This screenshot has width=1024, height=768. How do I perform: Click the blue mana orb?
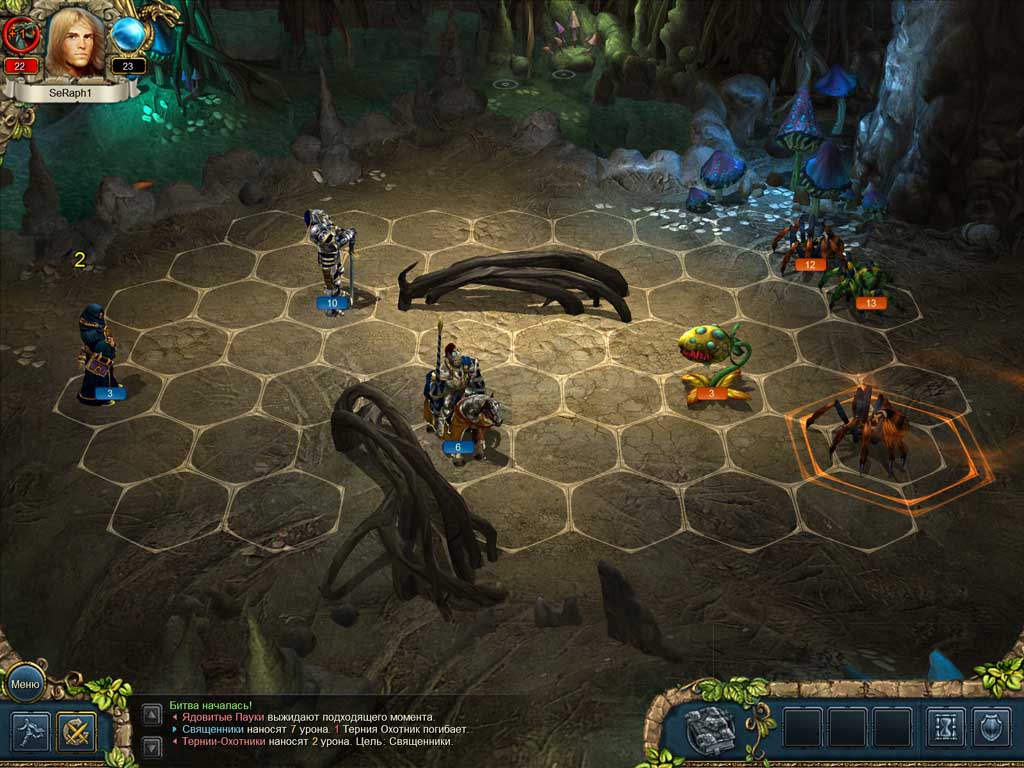pyautogui.click(x=129, y=36)
